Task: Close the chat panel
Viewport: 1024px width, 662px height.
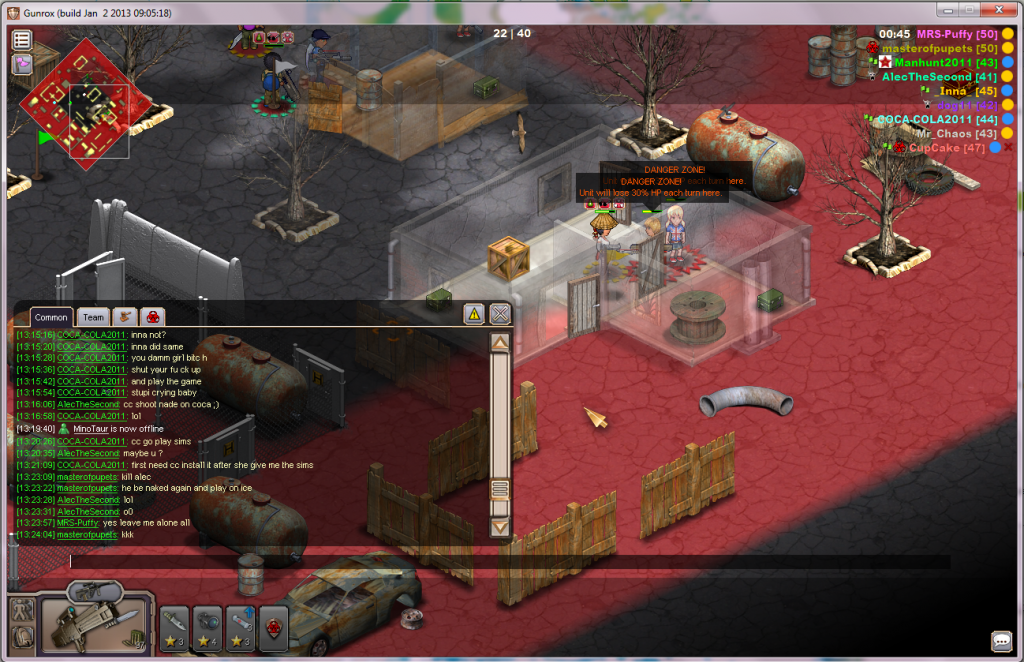Action: click(500, 314)
